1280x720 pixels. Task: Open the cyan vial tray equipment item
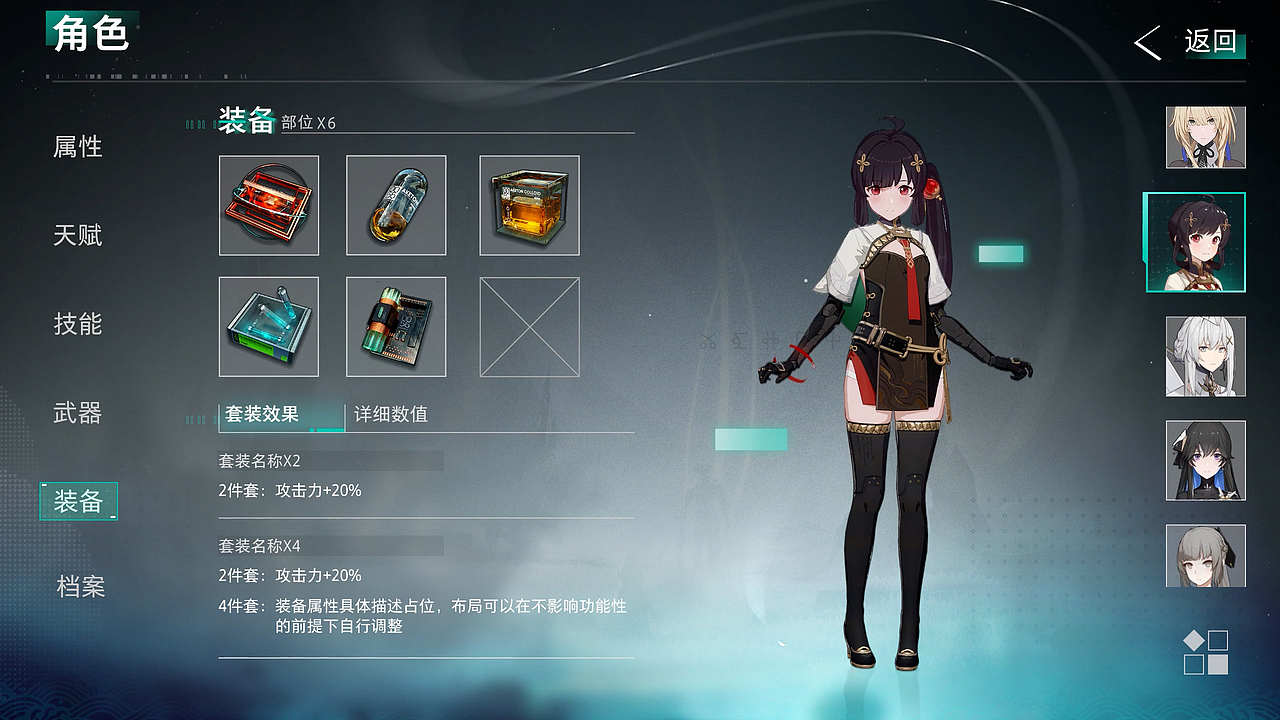click(268, 326)
